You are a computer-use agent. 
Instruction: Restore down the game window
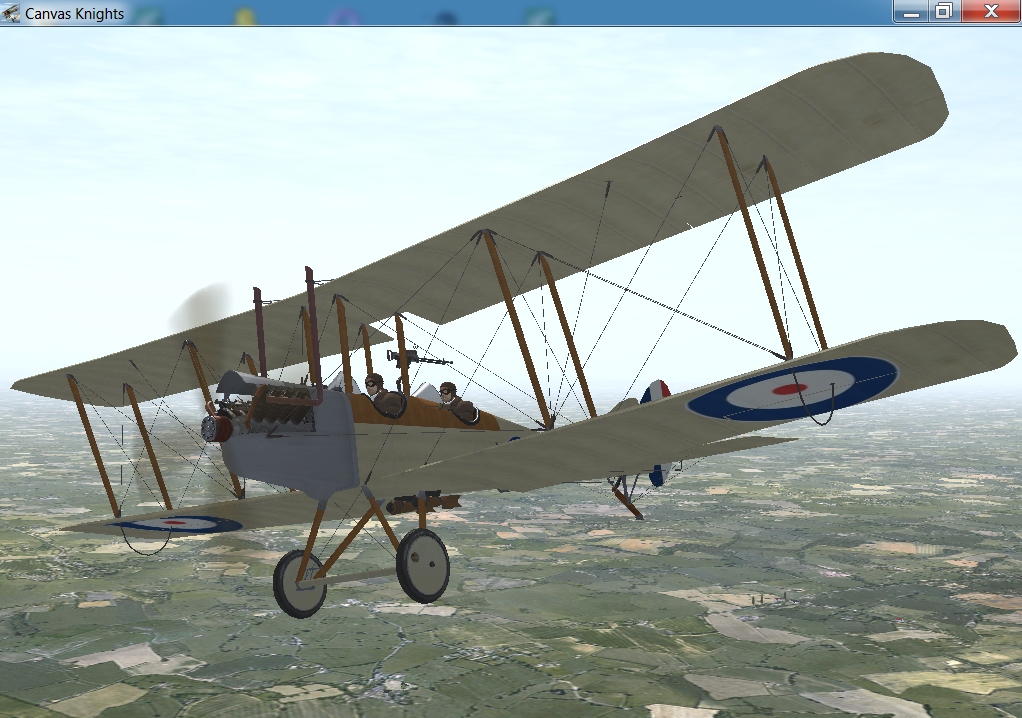pyautogui.click(x=942, y=11)
